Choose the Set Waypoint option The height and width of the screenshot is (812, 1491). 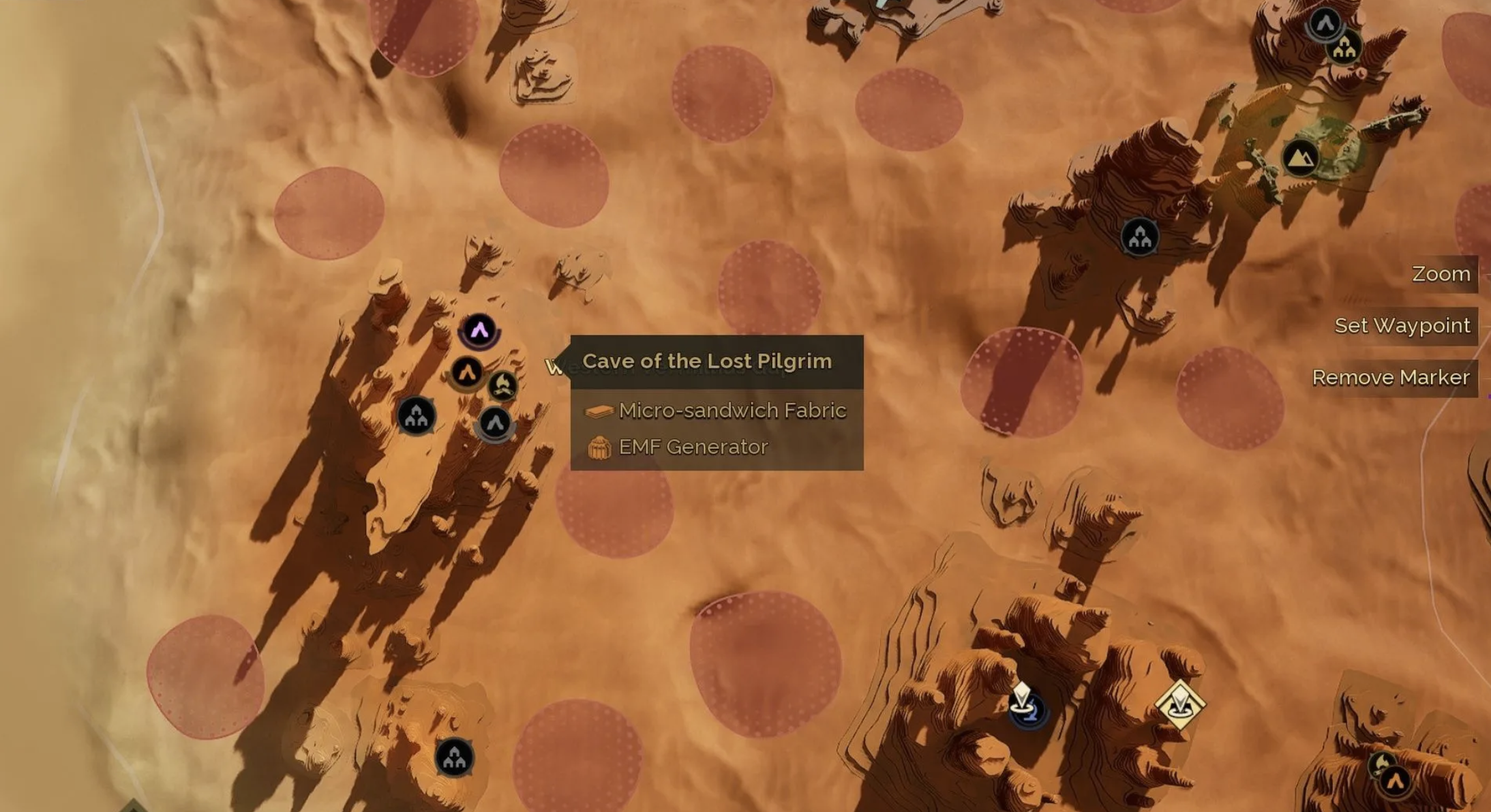(1402, 326)
